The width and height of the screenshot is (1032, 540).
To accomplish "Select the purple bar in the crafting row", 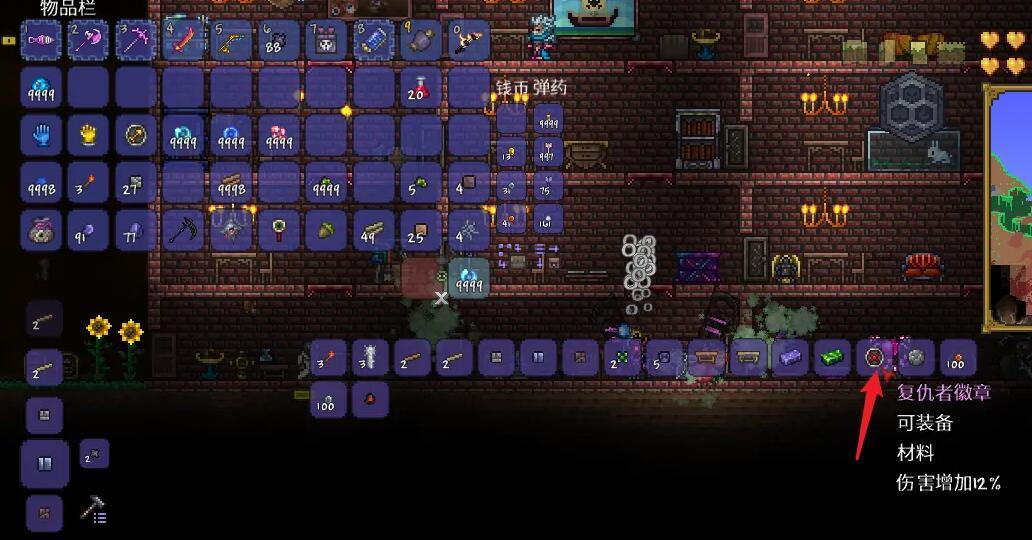I will click(x=789, y=357).
